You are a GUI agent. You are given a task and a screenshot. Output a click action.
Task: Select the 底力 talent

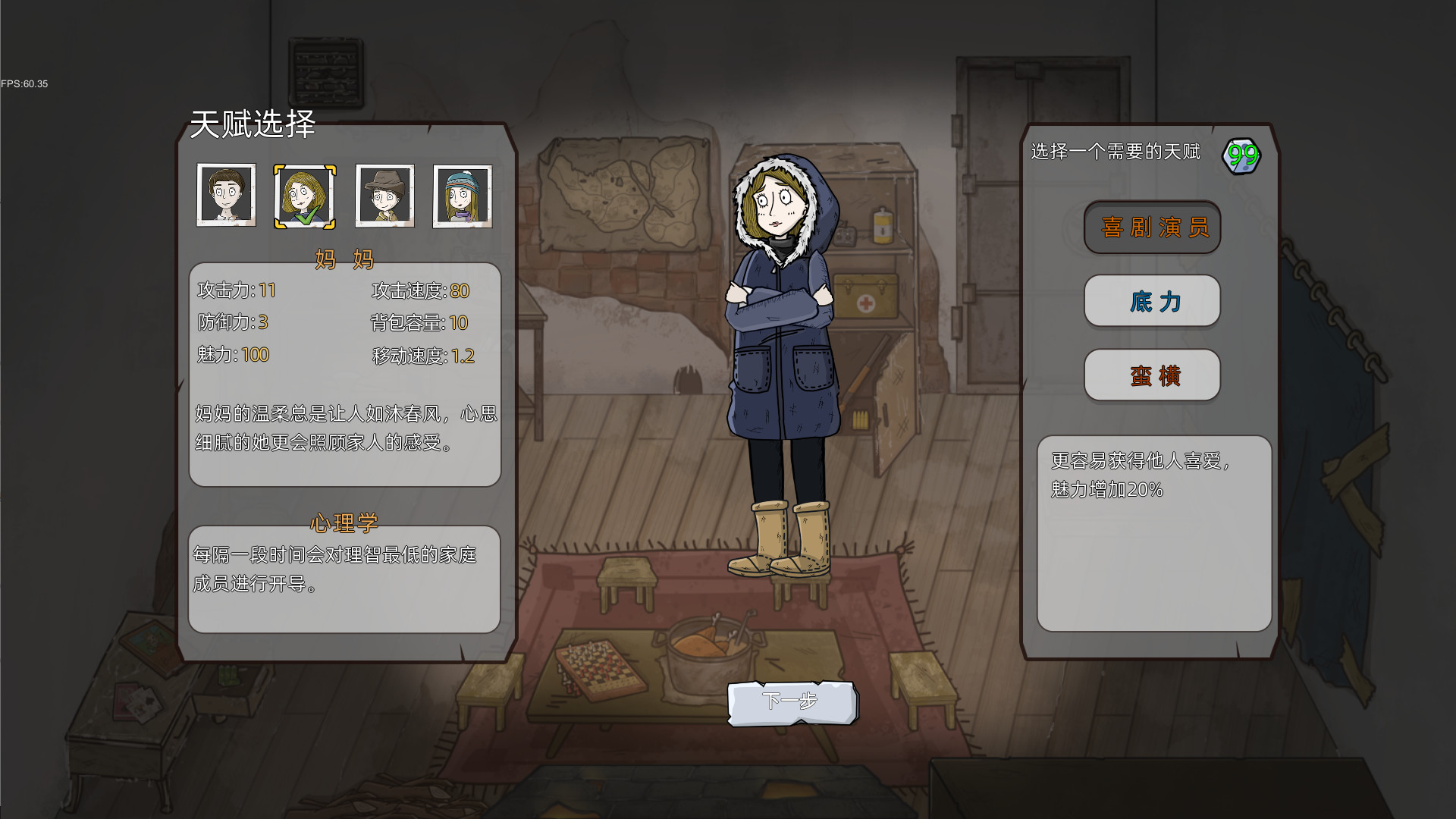(x=1152, y=301)
